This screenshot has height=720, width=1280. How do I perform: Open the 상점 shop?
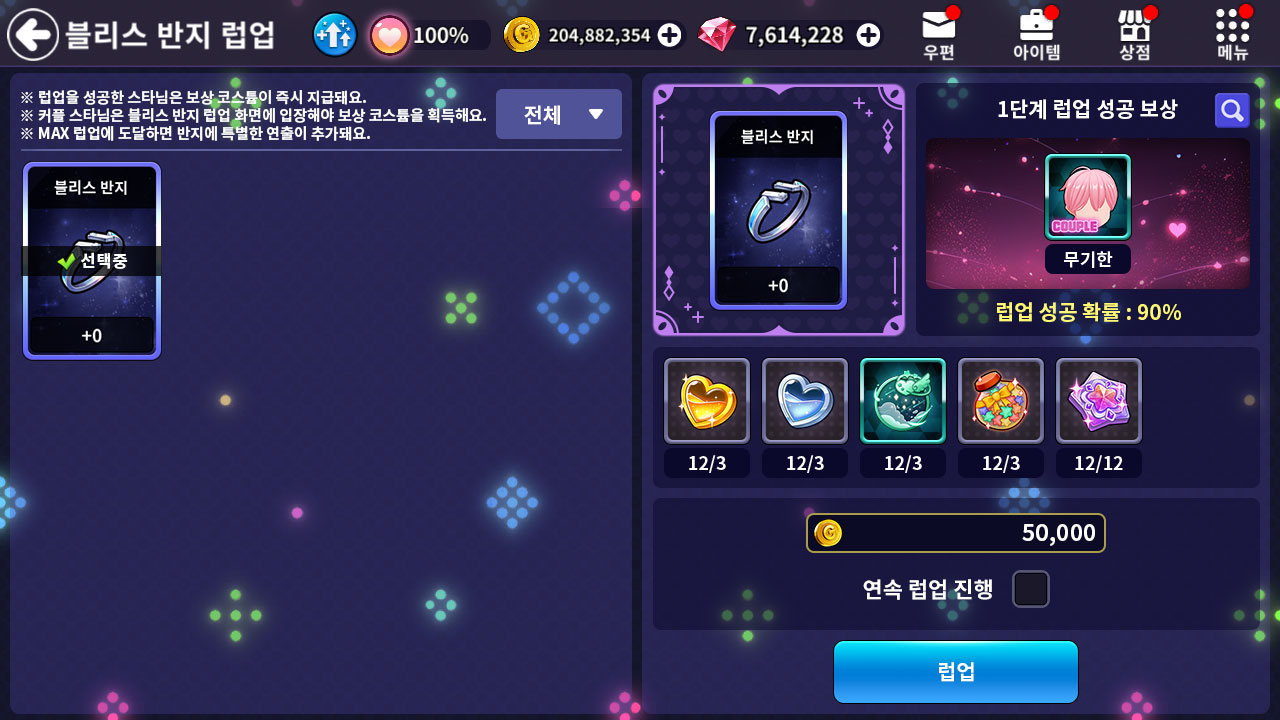click(x=1134, y=33)
